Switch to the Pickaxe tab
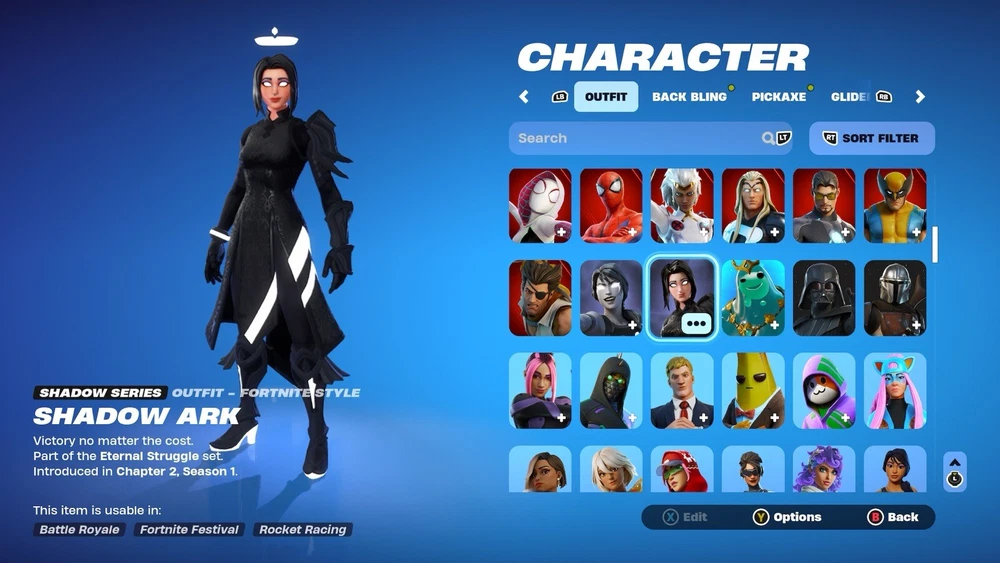The height and width of the screenshot is (563, 1000). tap(778, 97)
